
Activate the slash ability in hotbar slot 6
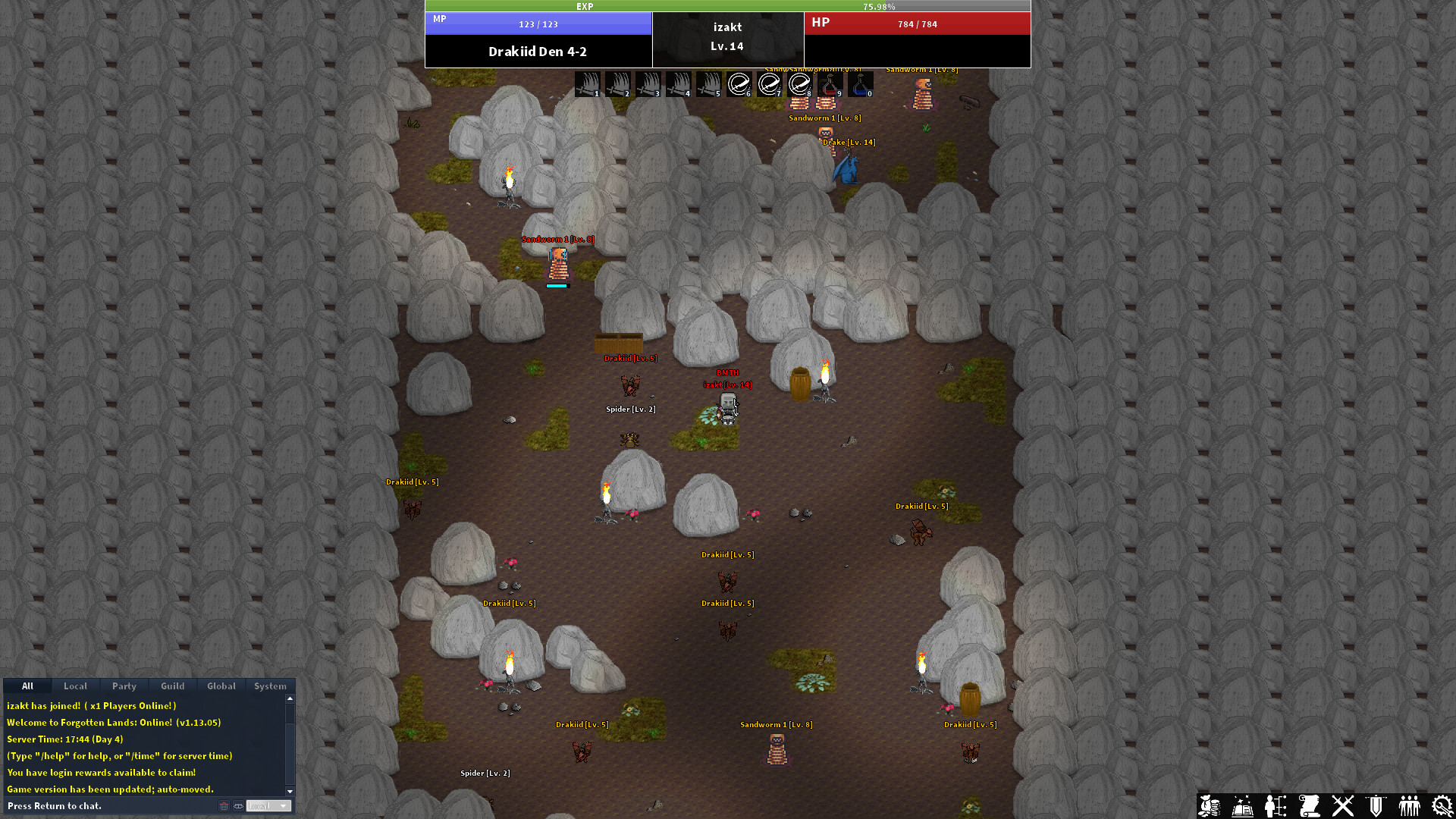(x=739, y=83)
